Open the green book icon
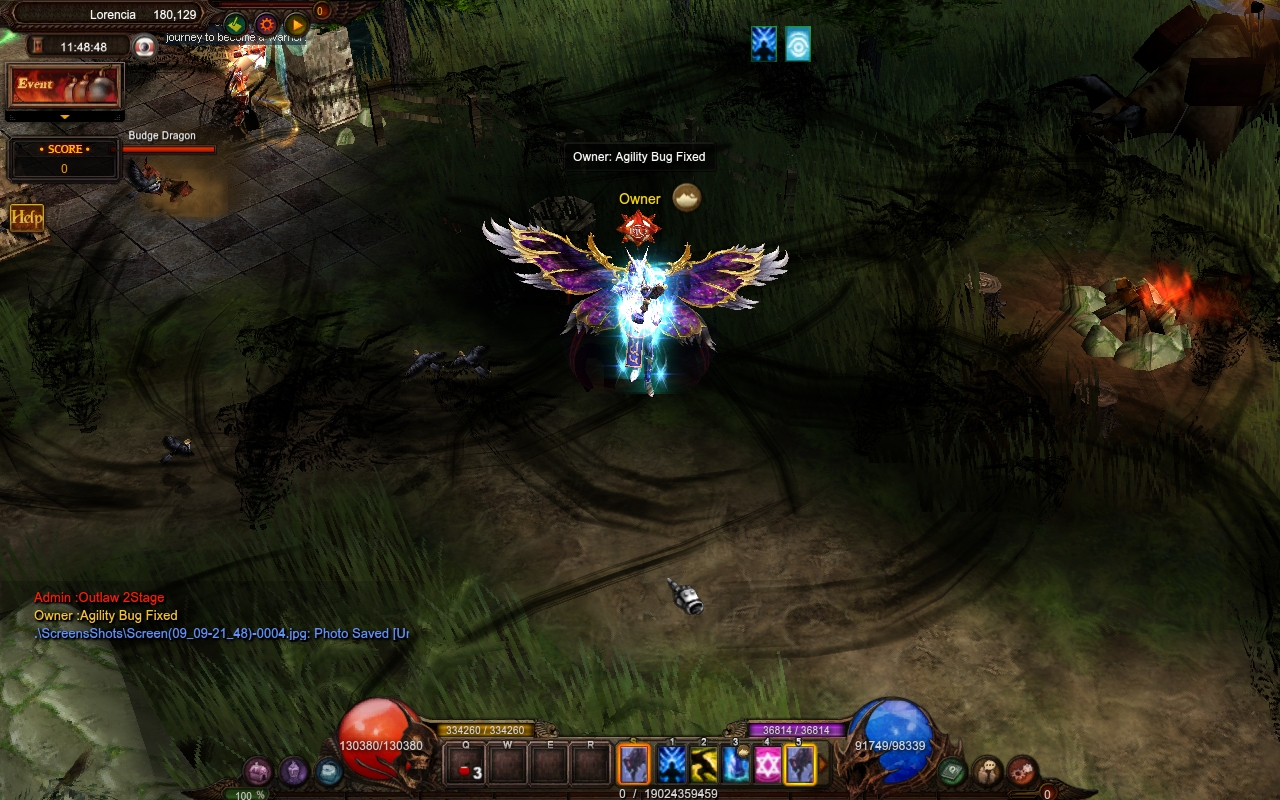Viewport: 1280px width, 800px height. 952,771
